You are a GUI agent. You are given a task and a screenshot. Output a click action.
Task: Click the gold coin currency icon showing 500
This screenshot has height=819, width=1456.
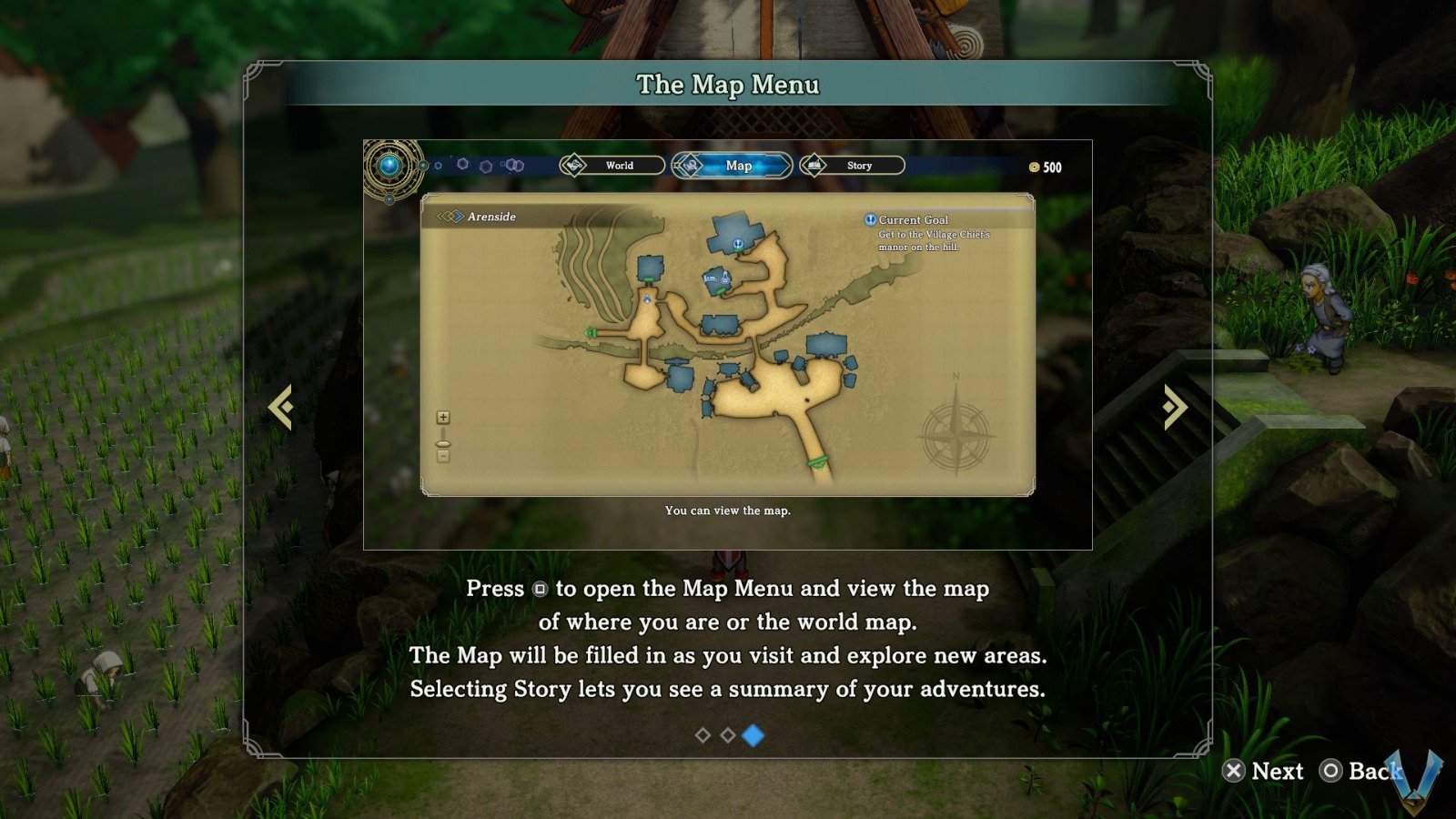coord(1034,167)
